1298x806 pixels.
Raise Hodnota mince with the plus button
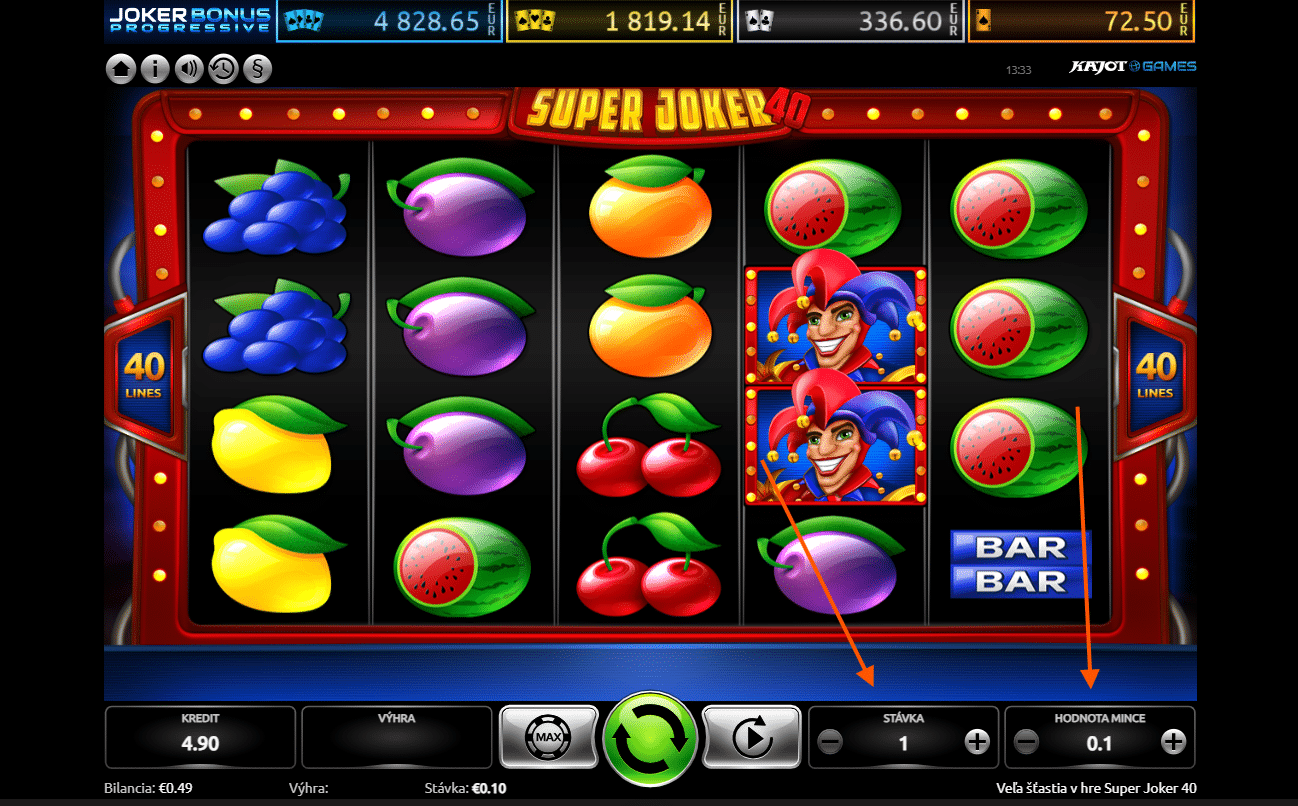(x=1173, y=742)
